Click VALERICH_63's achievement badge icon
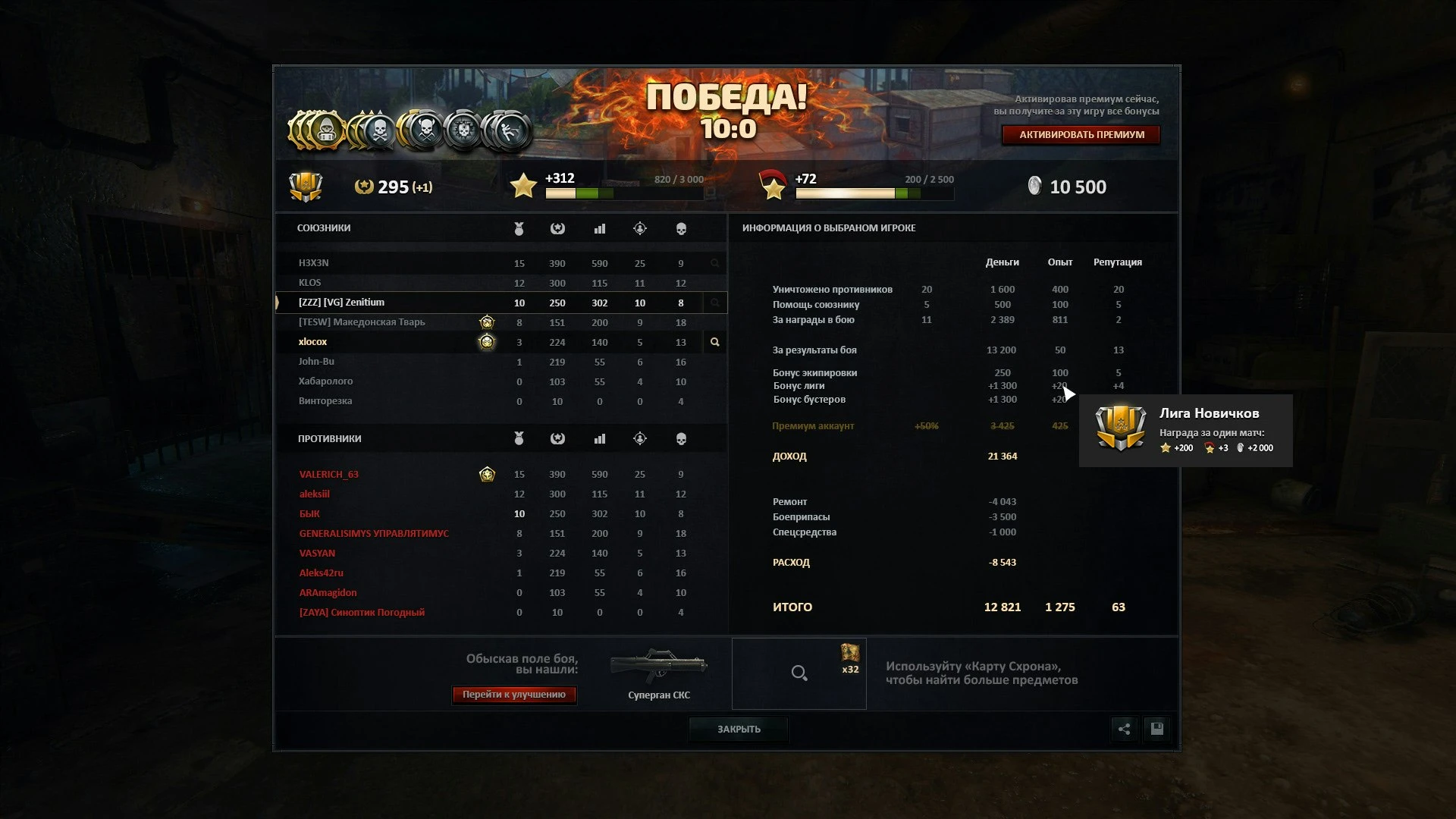This screenshot has height=819, width=1456. [x=486, y=474]
